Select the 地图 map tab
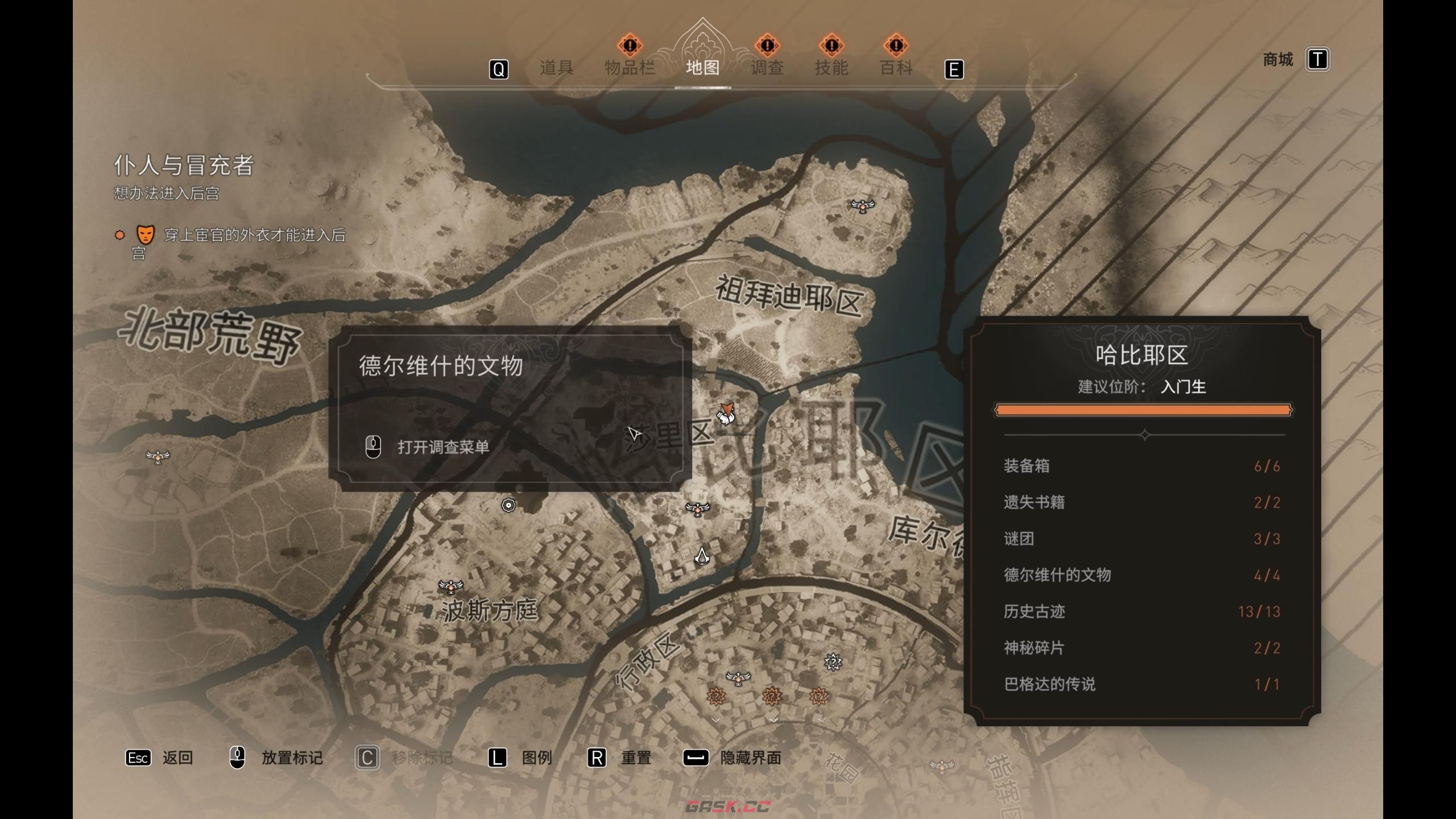1456x819 pixels. pyautogui.click(x=702, y=68)
